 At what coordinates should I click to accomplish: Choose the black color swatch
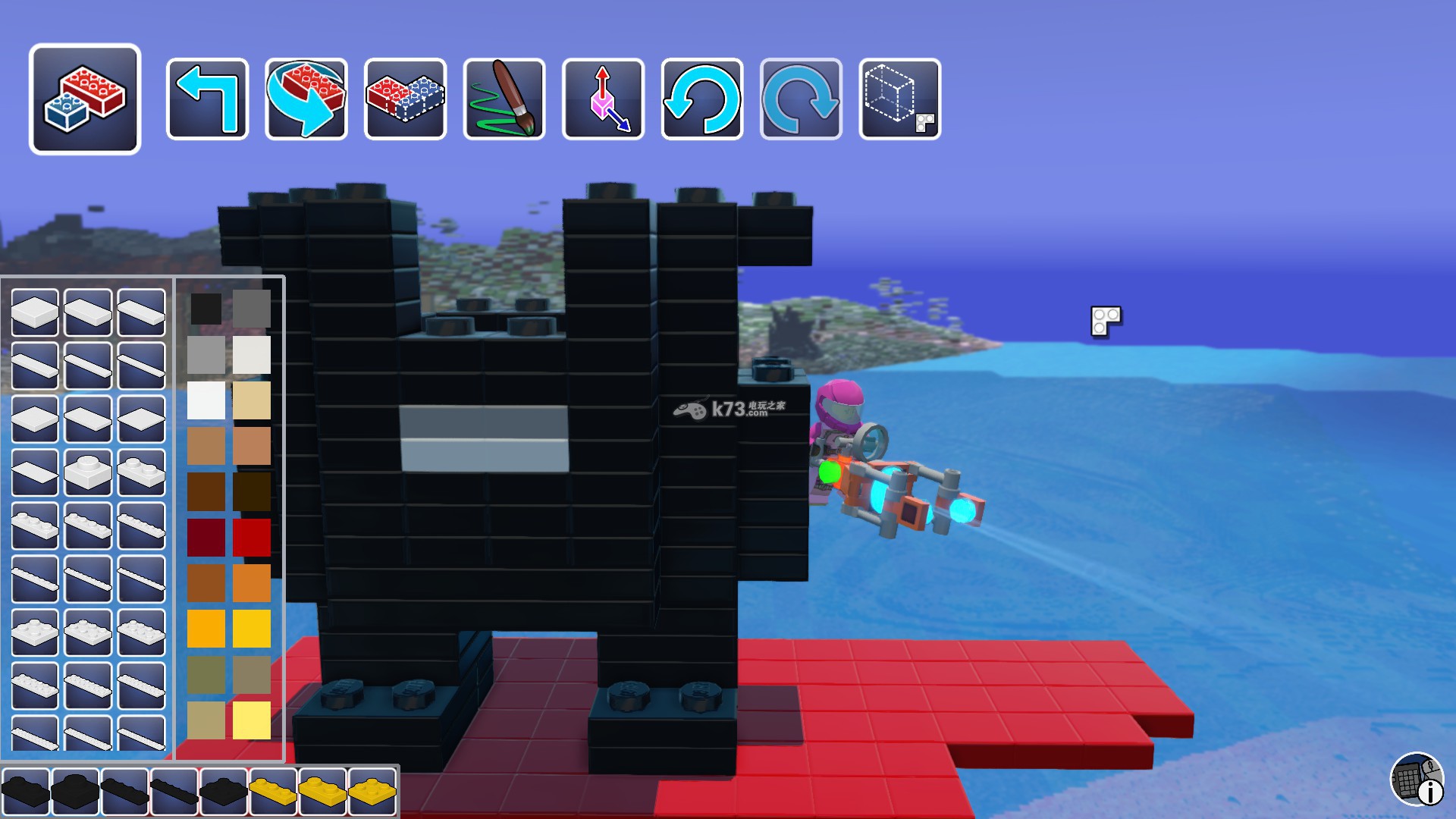[206, 309]
